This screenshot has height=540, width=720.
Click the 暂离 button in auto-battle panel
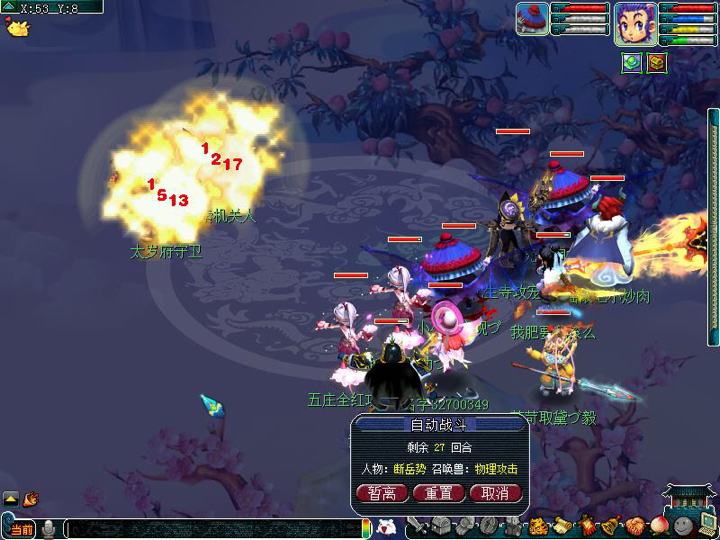tap(382, 493)
